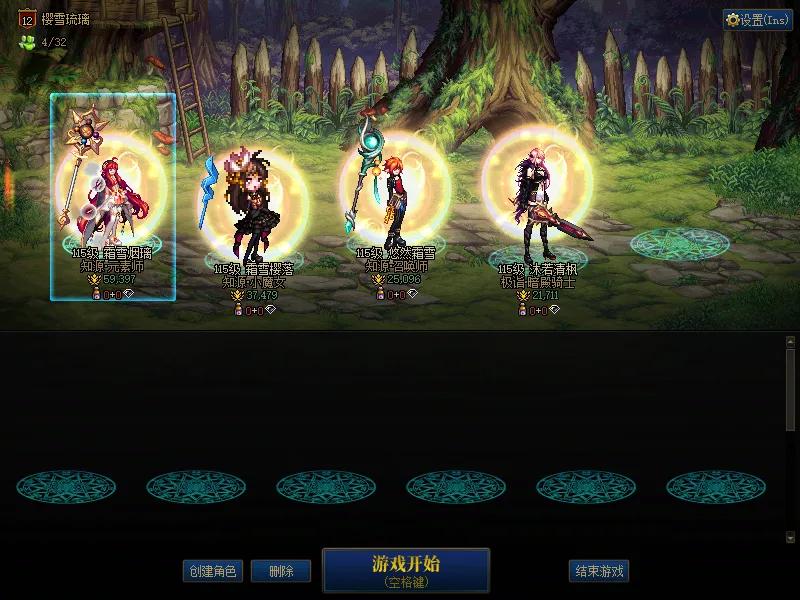This screenshot has height=600, width=800.
Task: Click 创建角色 to create a character
Action: tap(212, 571)
